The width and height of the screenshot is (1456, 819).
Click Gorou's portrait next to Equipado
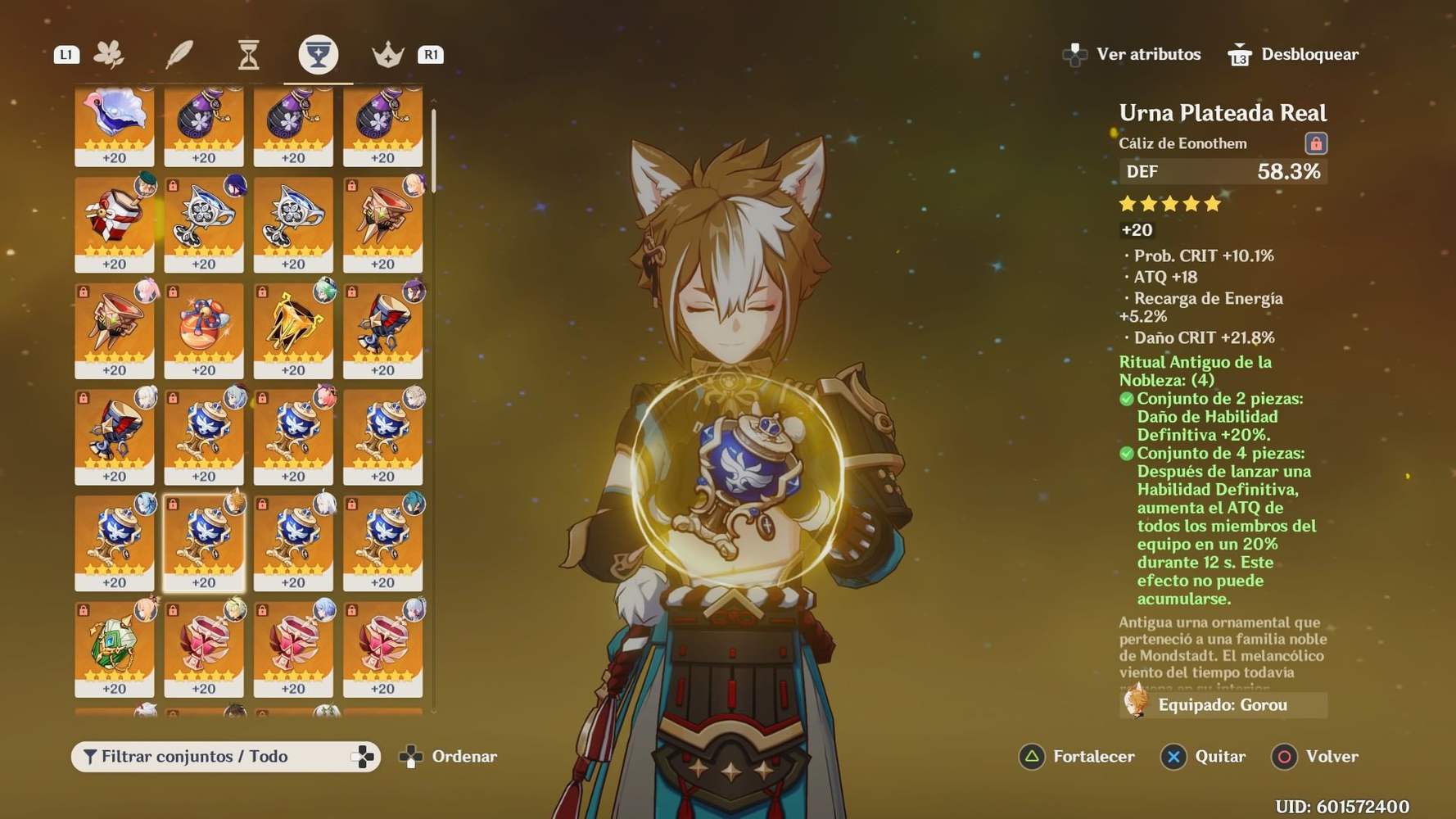(x=1137, y=704)
